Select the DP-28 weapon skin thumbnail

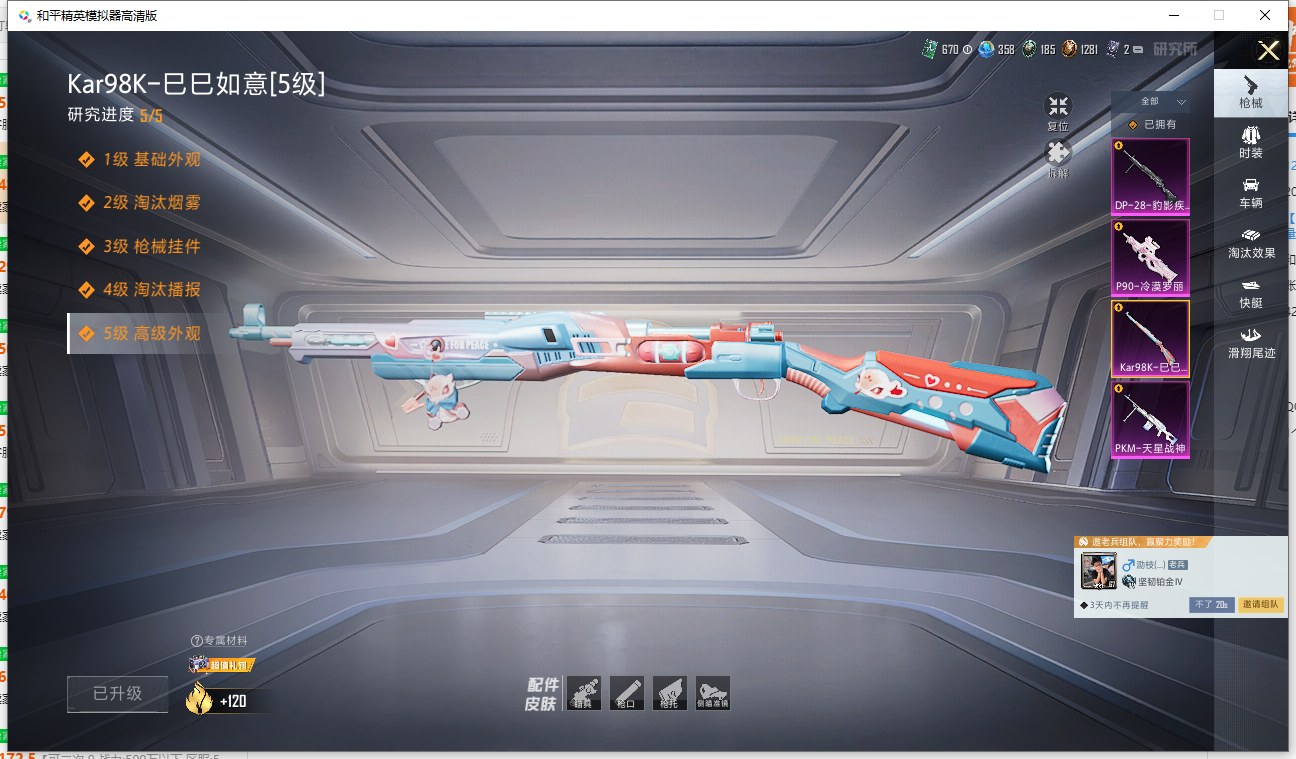click(x=1150, y=176)
